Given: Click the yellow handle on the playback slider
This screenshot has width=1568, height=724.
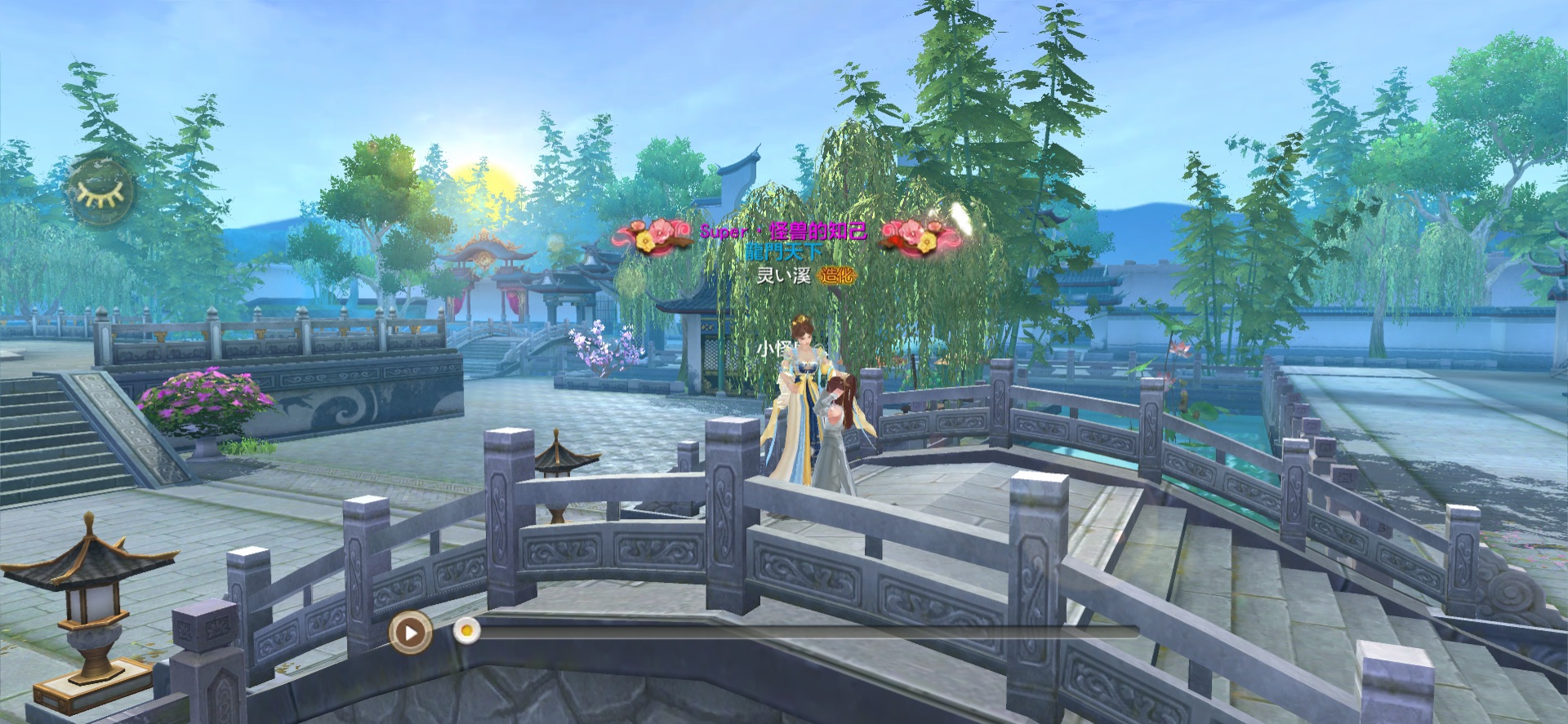Looking at the screenshot, I should pos(466,631).
